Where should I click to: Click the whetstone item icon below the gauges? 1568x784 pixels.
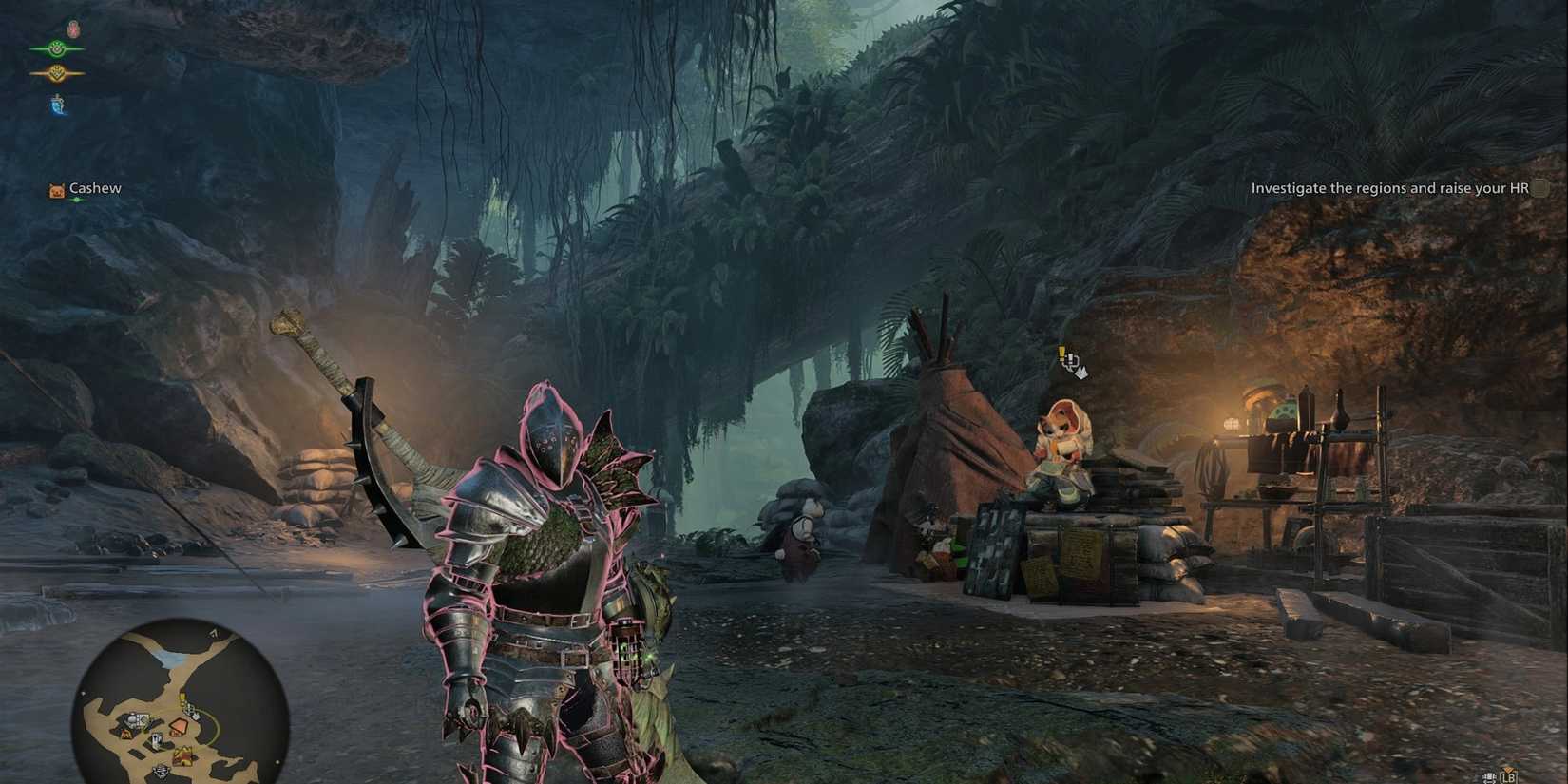(x=57, y=105)
